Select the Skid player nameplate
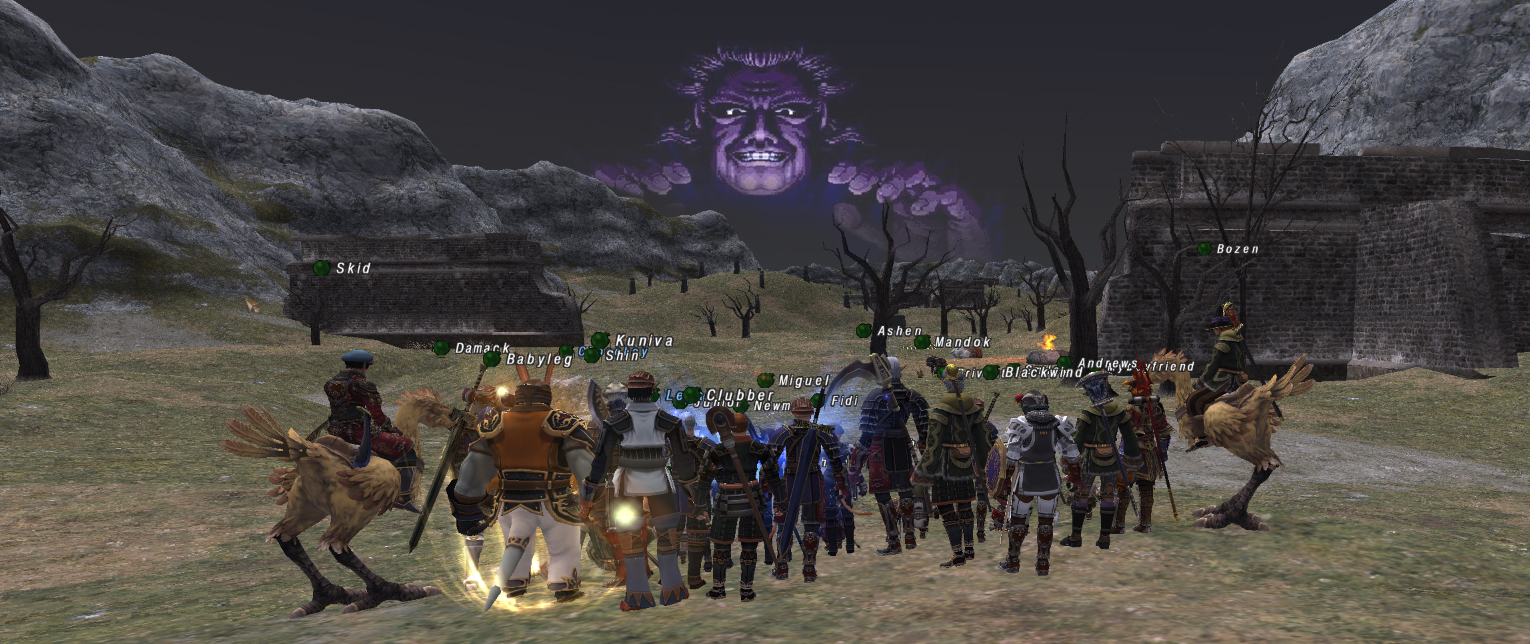The width and height of the screenshot is (1530, 644). (x=353, y=269)
